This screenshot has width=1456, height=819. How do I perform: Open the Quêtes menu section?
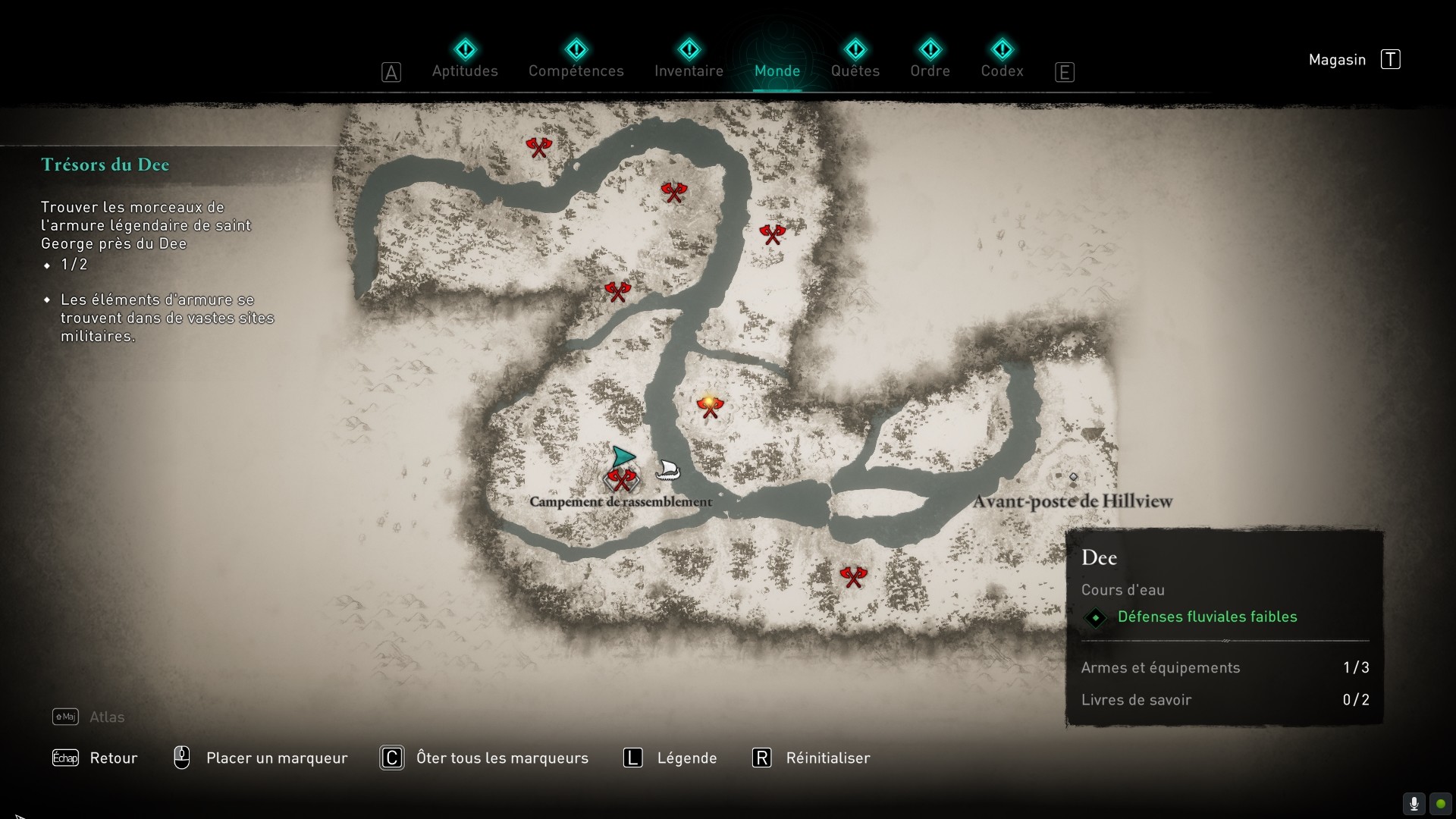[855, 71]
